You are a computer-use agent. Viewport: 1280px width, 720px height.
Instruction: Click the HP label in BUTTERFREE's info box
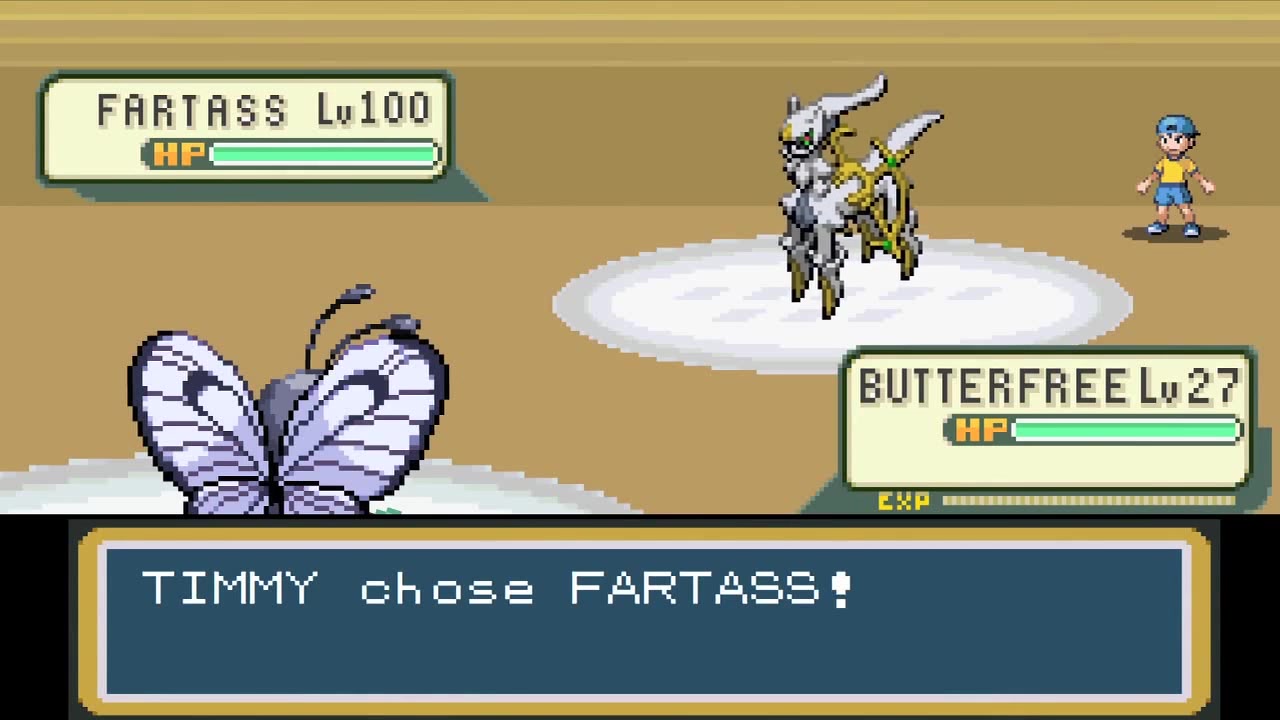click(983, 430)
